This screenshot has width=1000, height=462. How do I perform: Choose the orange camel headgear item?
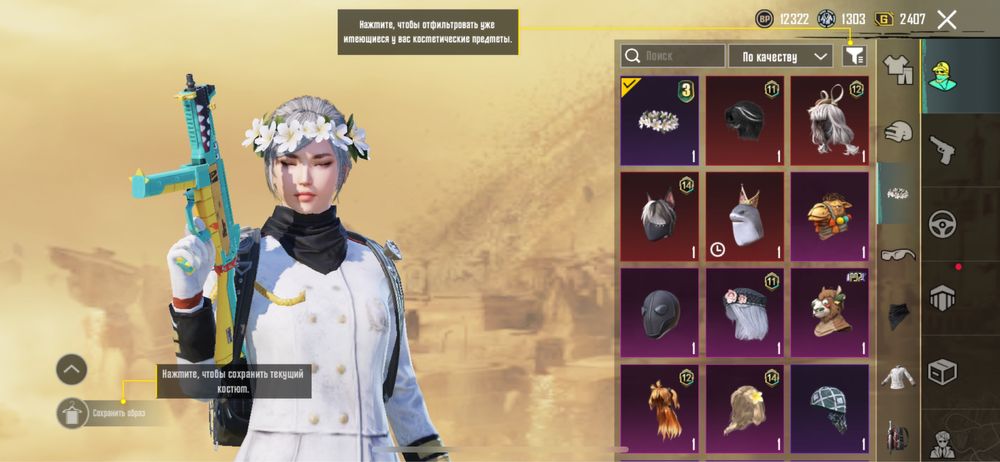829,215
